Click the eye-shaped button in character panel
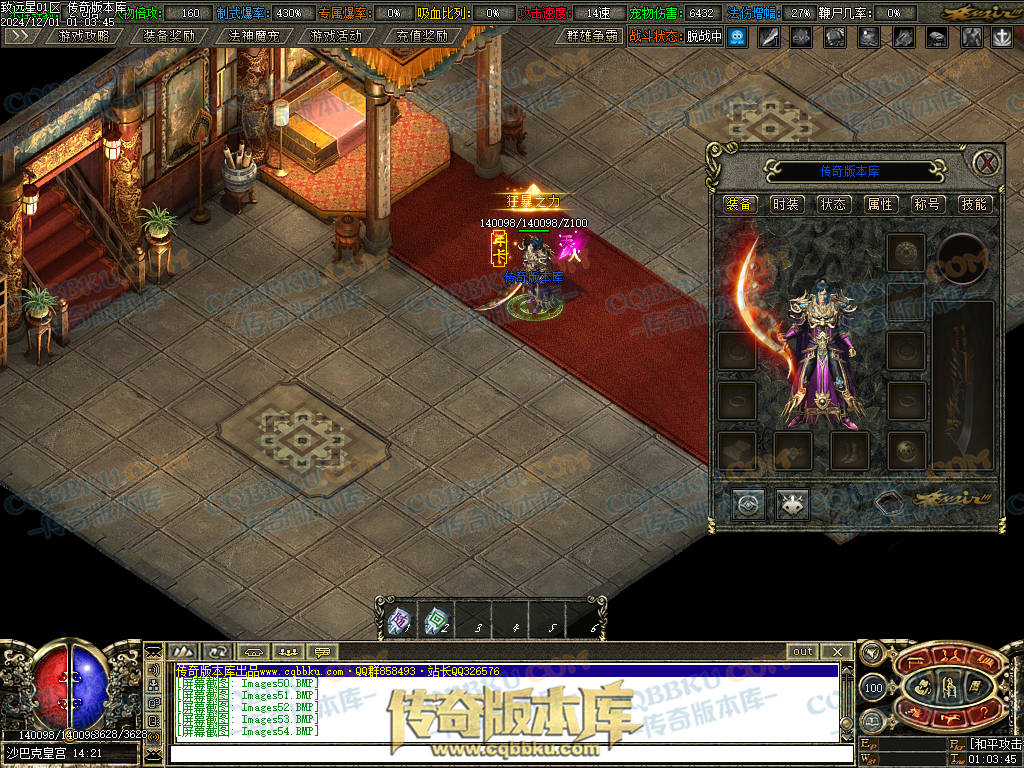1024x768 pixels. click(747, 504)
